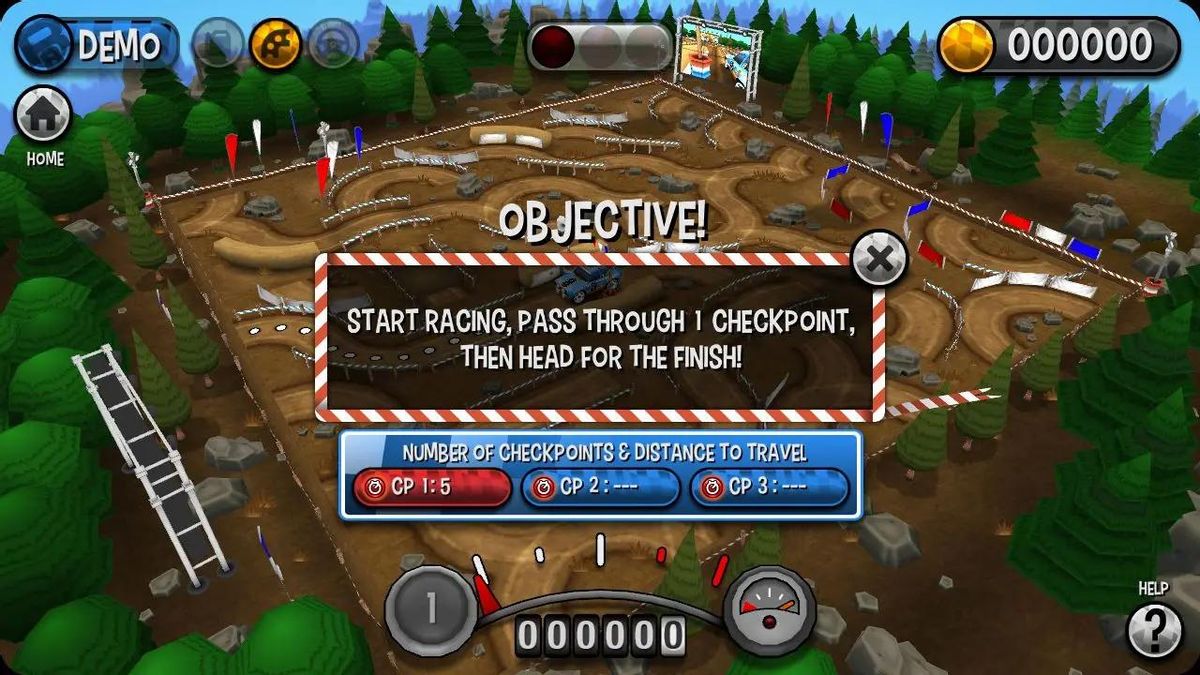Select the CP 1 checkpoint pill

[x=431, y=488]
